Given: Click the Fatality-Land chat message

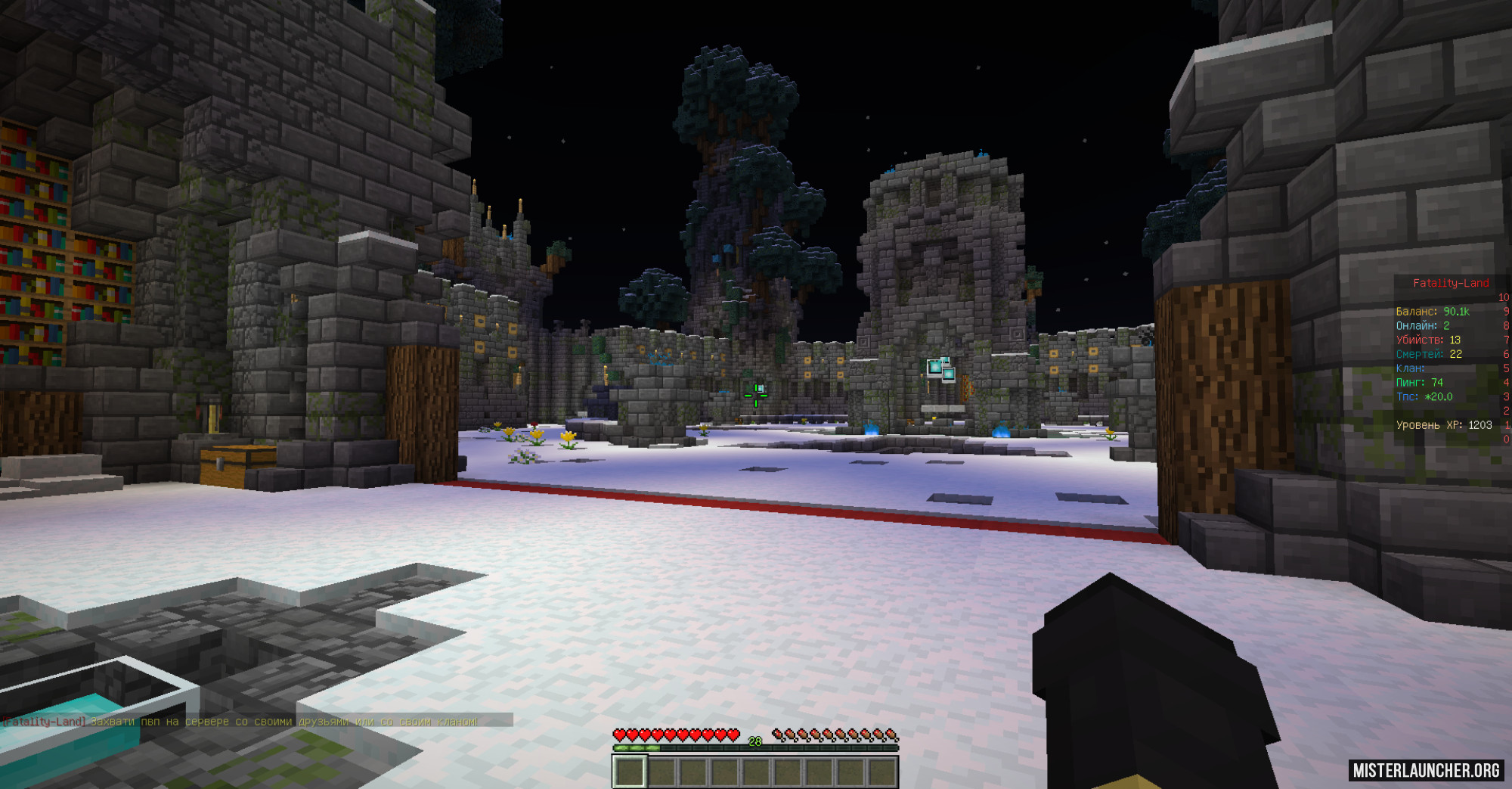Looking at the screenshot, I should [240, 722].
